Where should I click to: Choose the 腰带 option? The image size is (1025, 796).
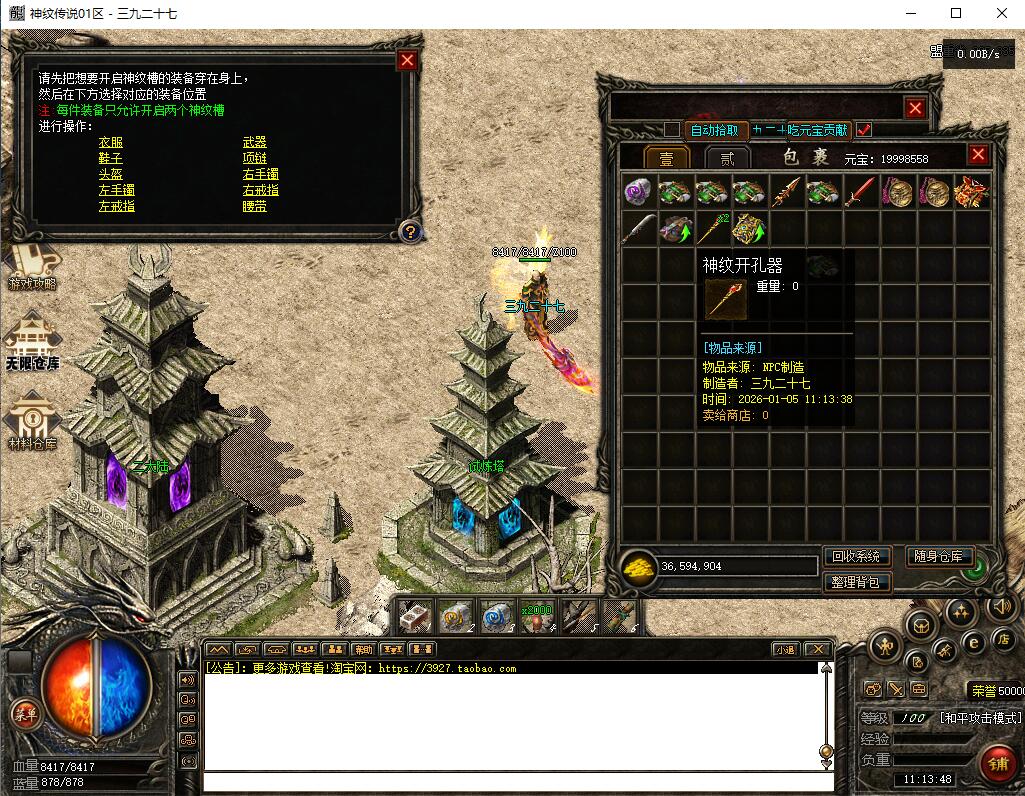(254, 206)
